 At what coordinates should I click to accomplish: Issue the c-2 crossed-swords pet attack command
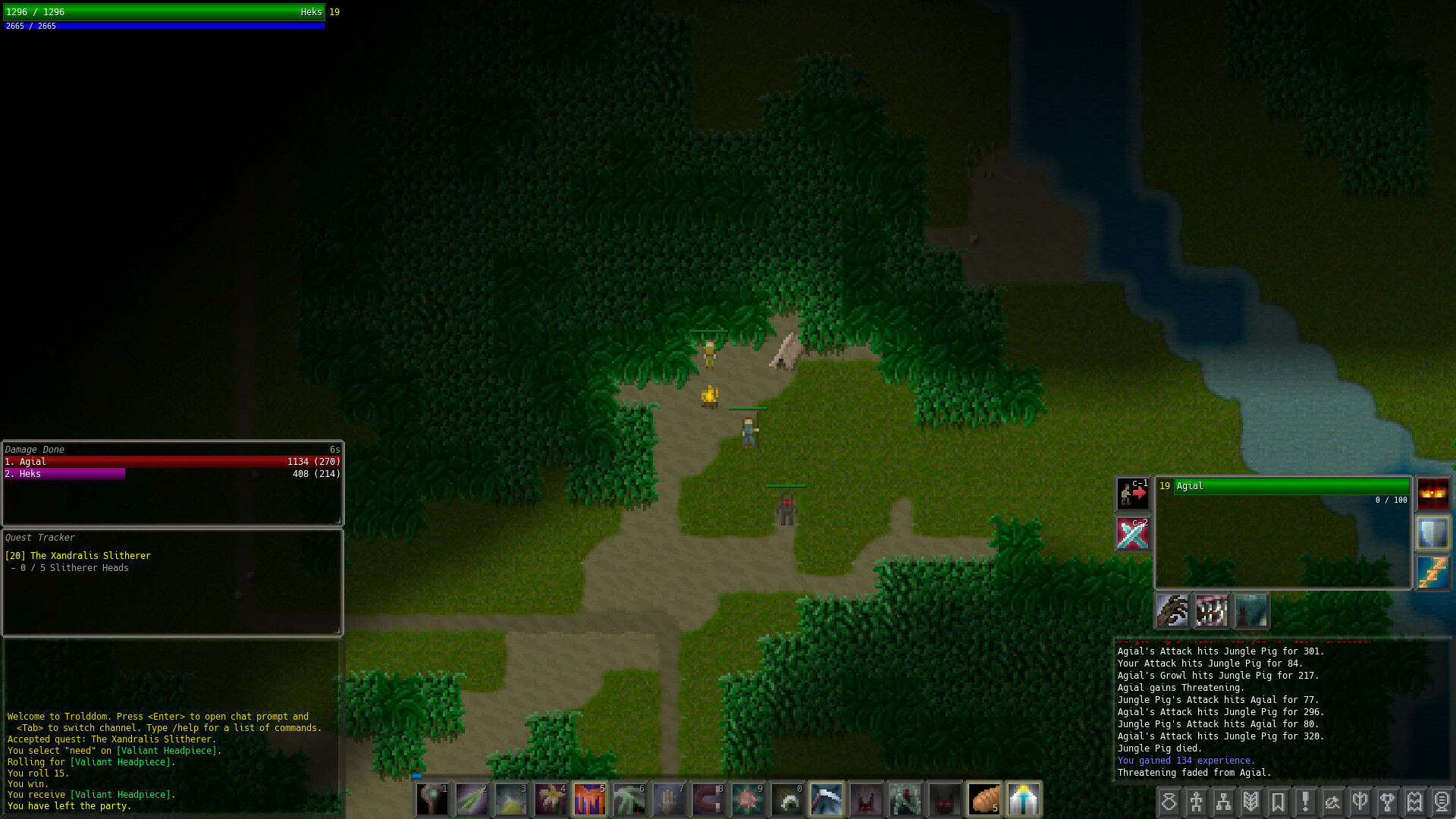[x=1132, y=533]
